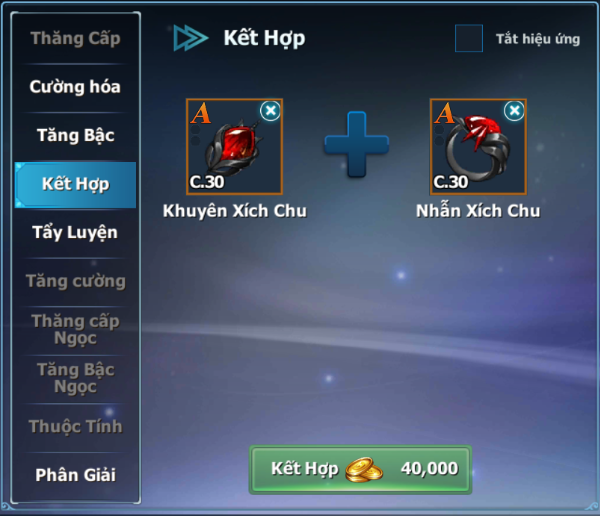Select the Tăng Bậc tab
600x516 pixels.
pos(75,136)
